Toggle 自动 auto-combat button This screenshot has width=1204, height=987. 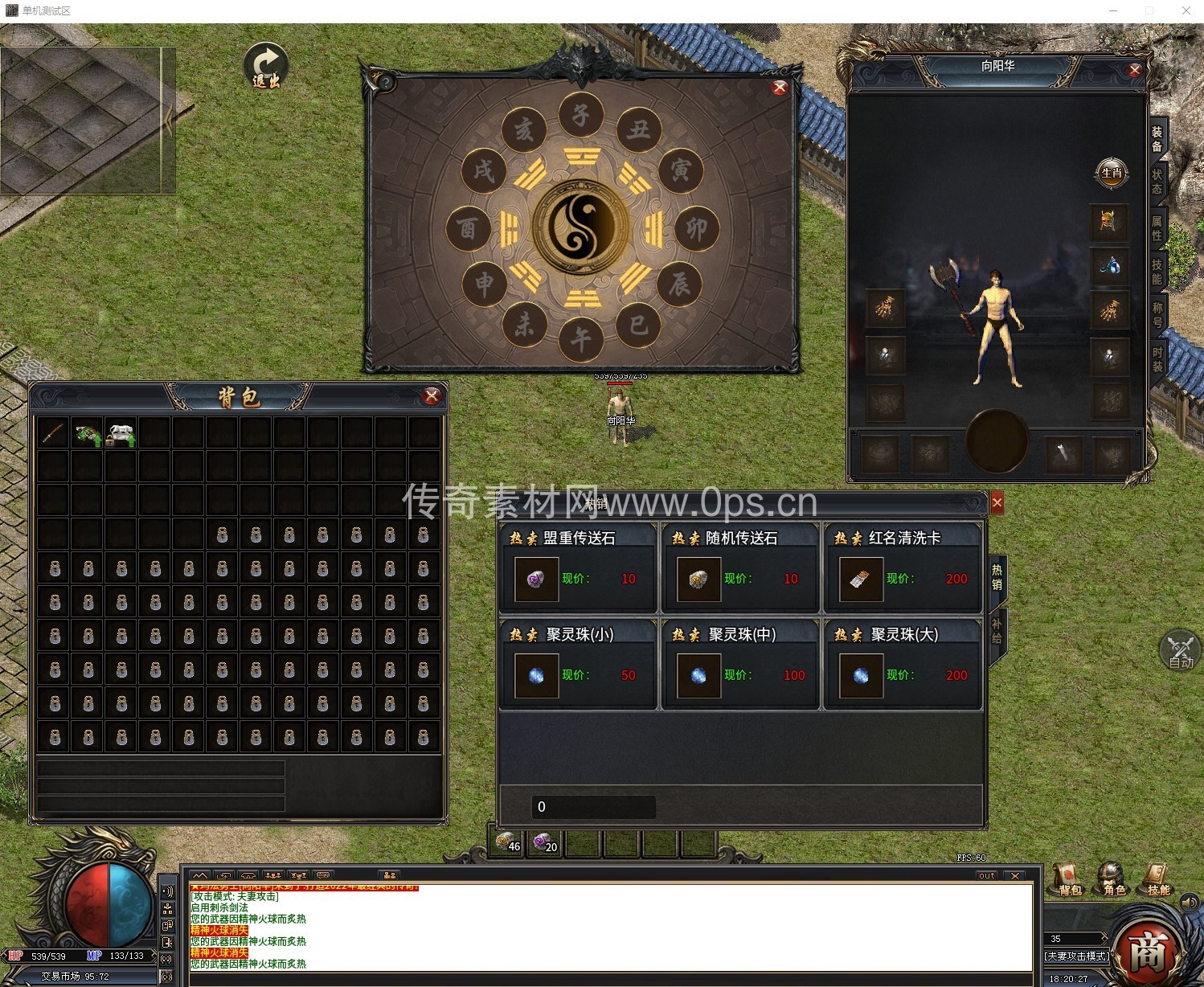(1180, 651)
